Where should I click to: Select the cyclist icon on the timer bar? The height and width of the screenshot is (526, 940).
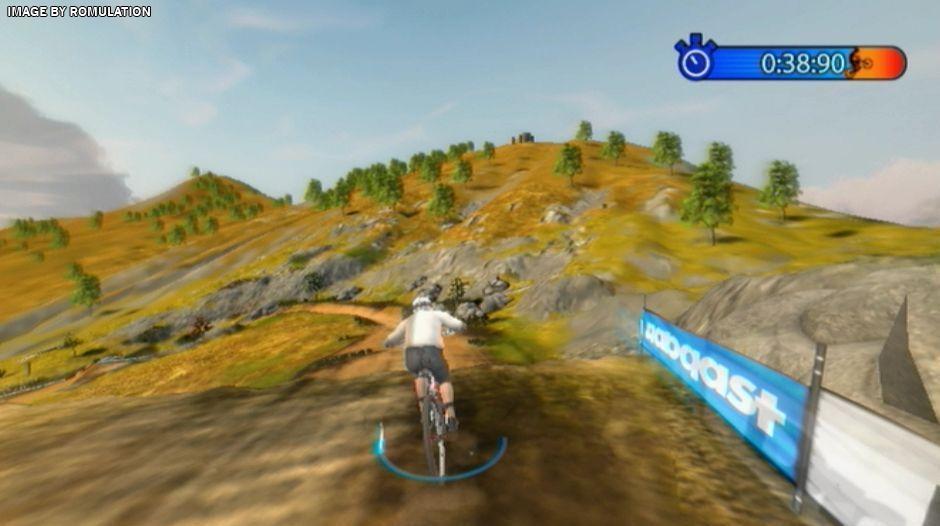859,63
